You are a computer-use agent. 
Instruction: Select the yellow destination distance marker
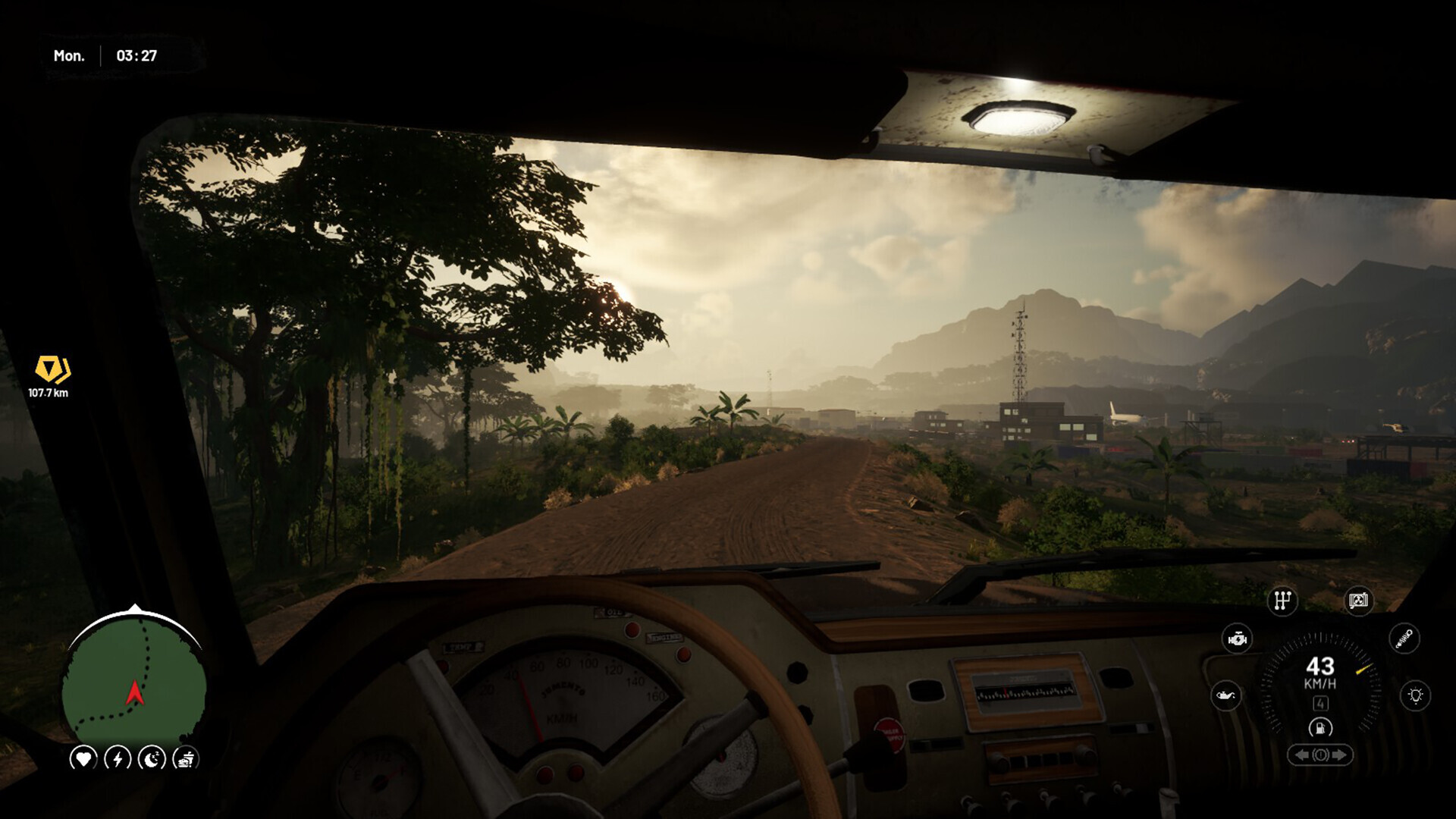[x=52, y=369]
